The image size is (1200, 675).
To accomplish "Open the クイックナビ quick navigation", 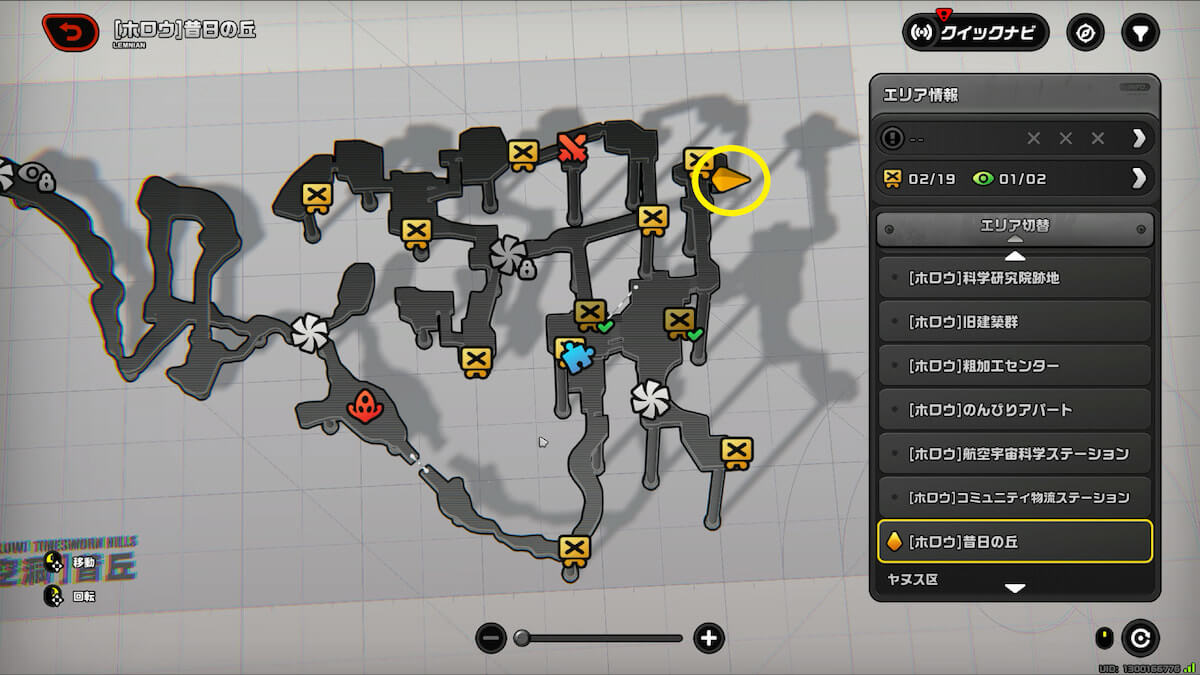I will 975,32.
